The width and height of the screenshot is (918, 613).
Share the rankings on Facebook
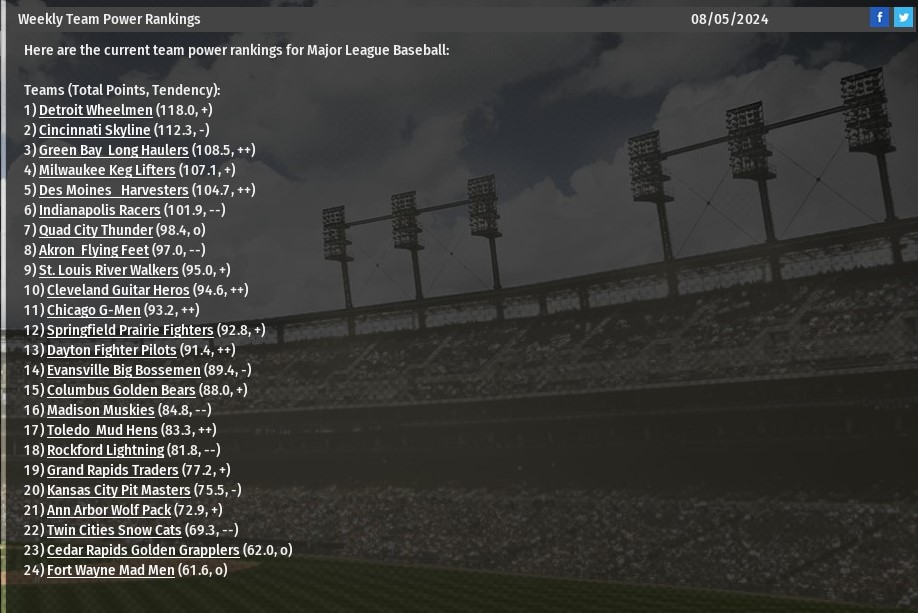point(879,18)
